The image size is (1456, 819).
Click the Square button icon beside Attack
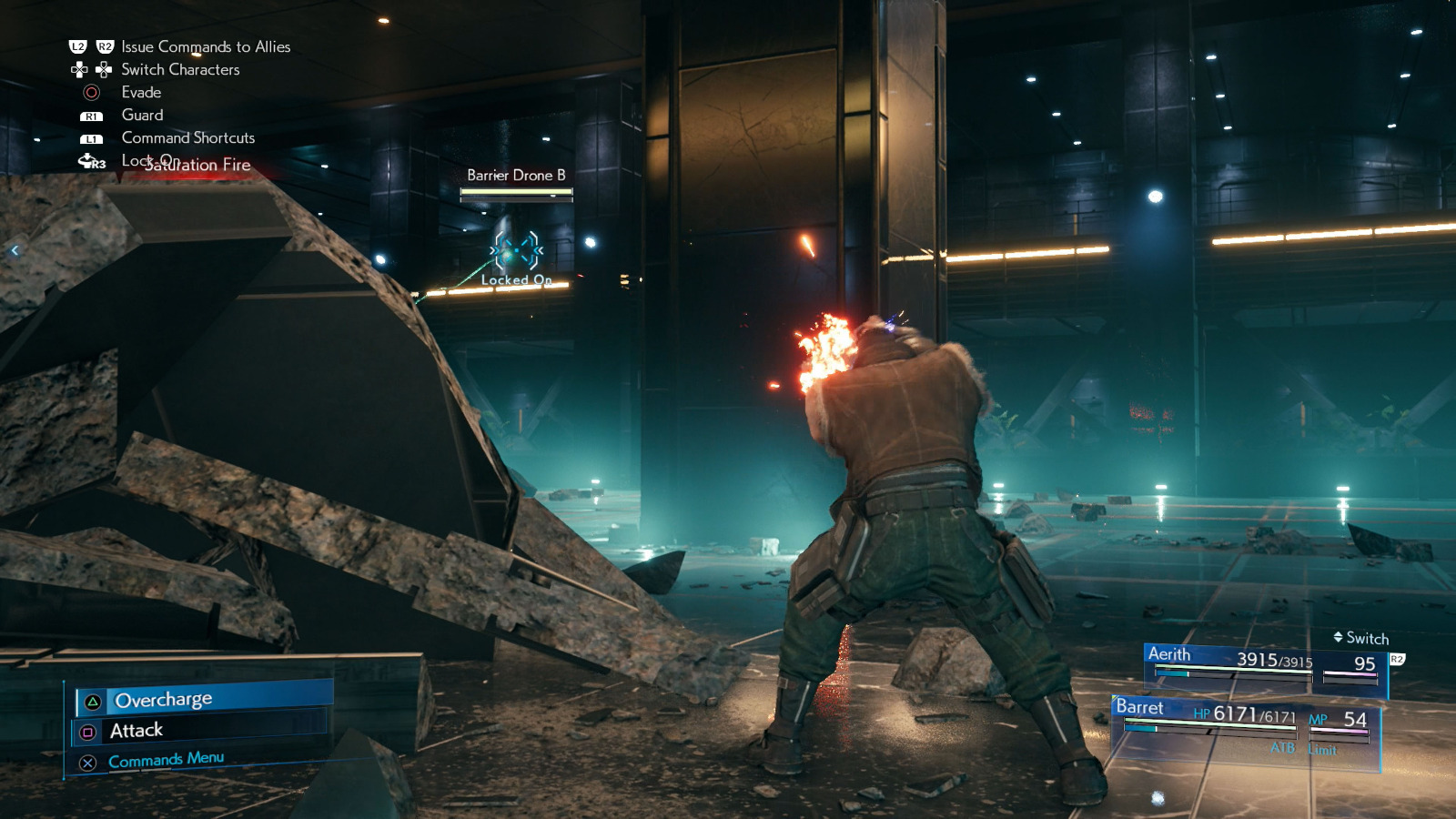[x=90, y=730]
